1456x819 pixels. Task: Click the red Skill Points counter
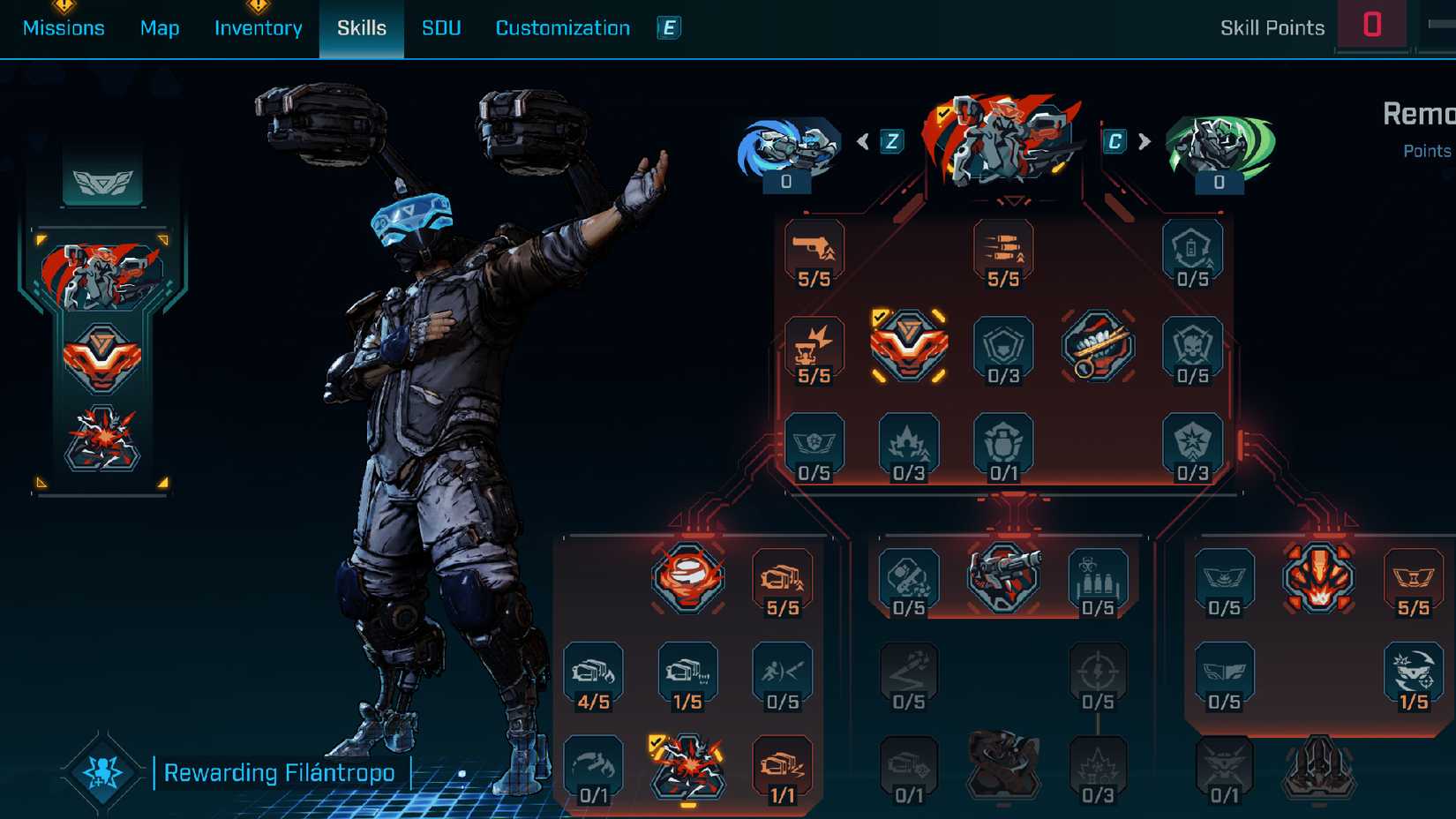[1372, 24]
